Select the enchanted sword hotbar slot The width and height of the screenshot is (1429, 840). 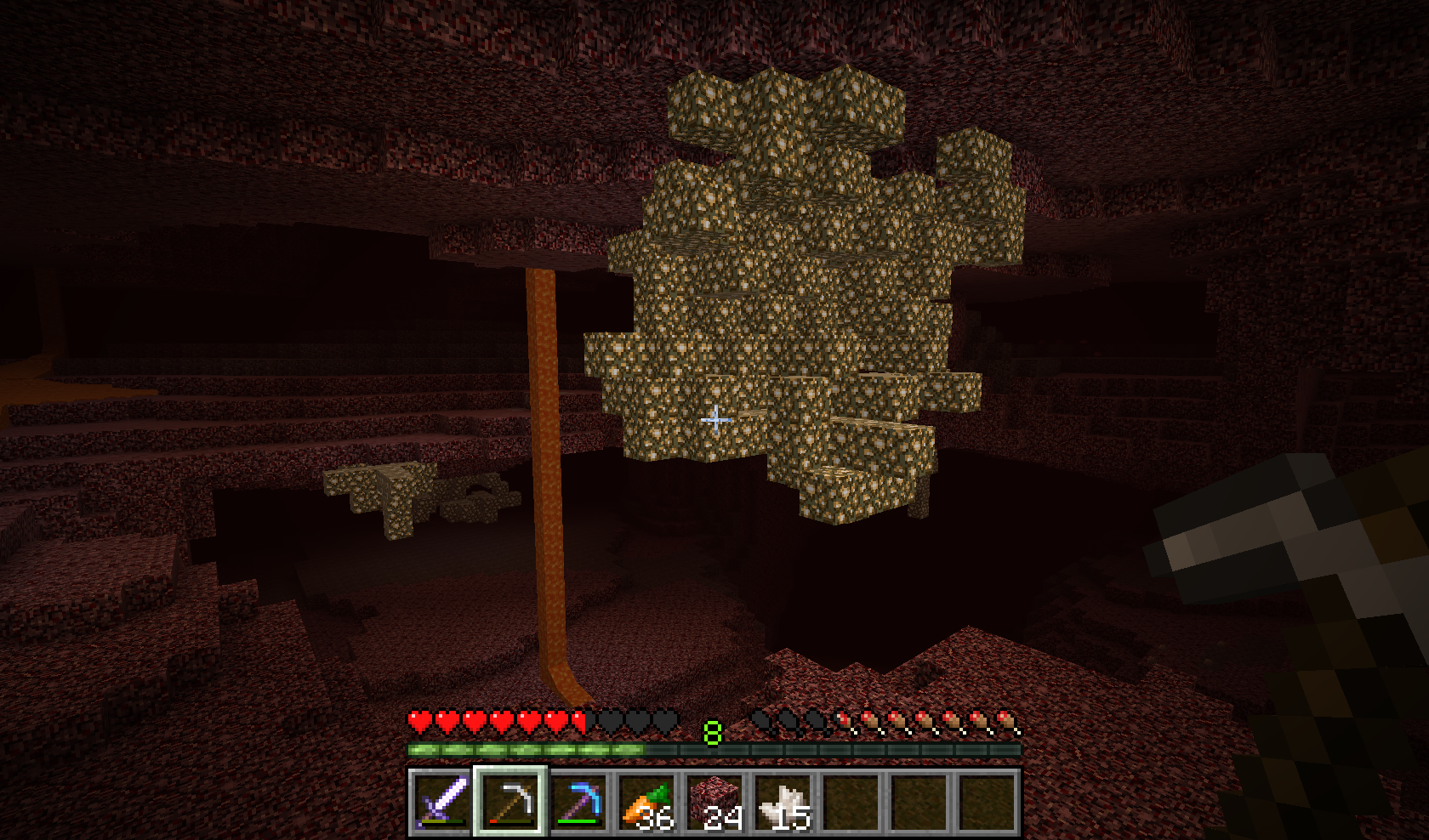tap(441, 802)
